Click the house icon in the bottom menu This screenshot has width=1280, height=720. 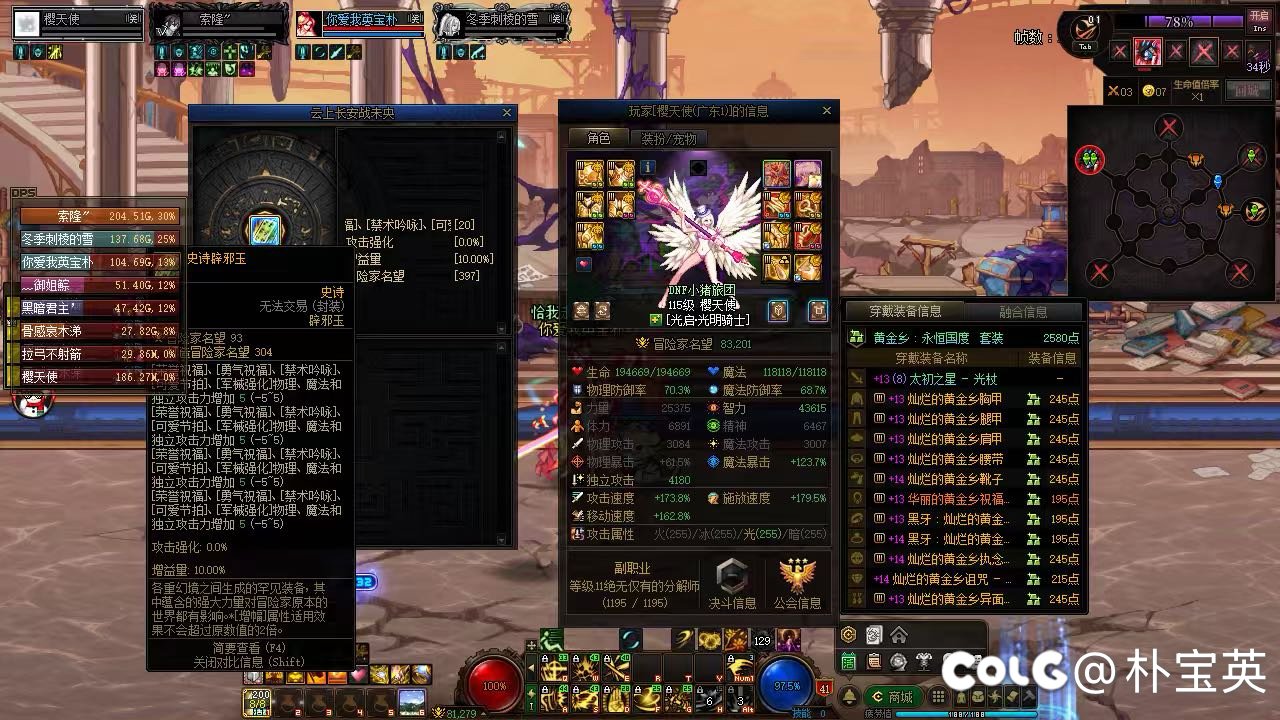(898, 635)
